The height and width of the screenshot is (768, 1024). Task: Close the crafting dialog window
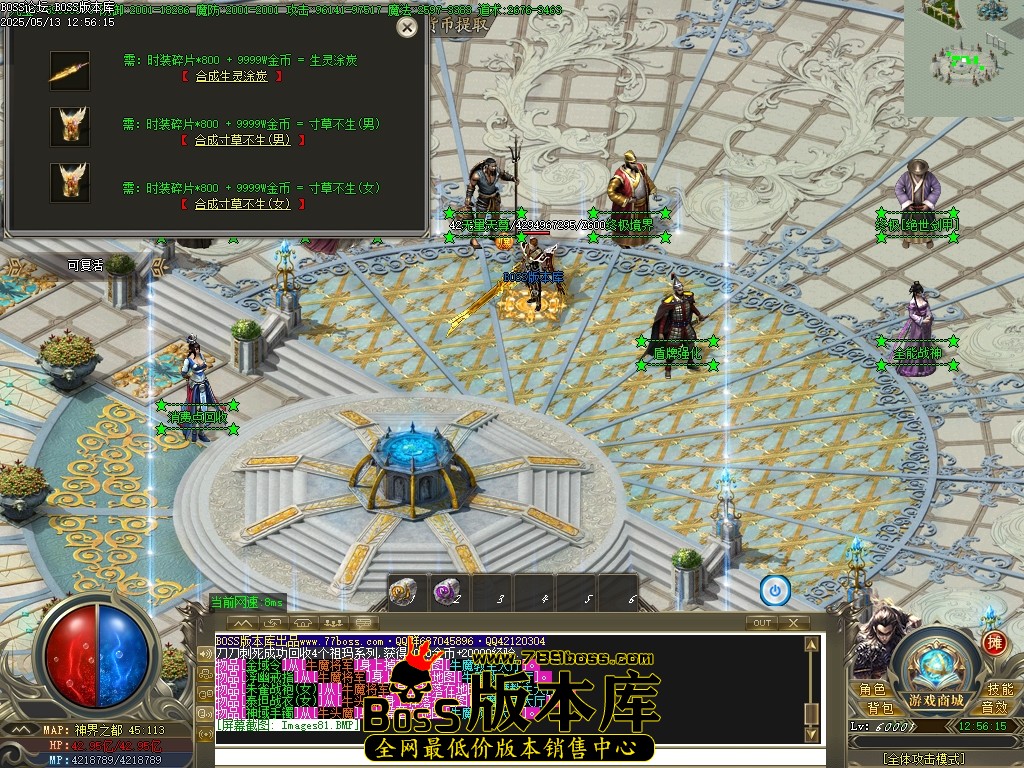click(406, 28)
